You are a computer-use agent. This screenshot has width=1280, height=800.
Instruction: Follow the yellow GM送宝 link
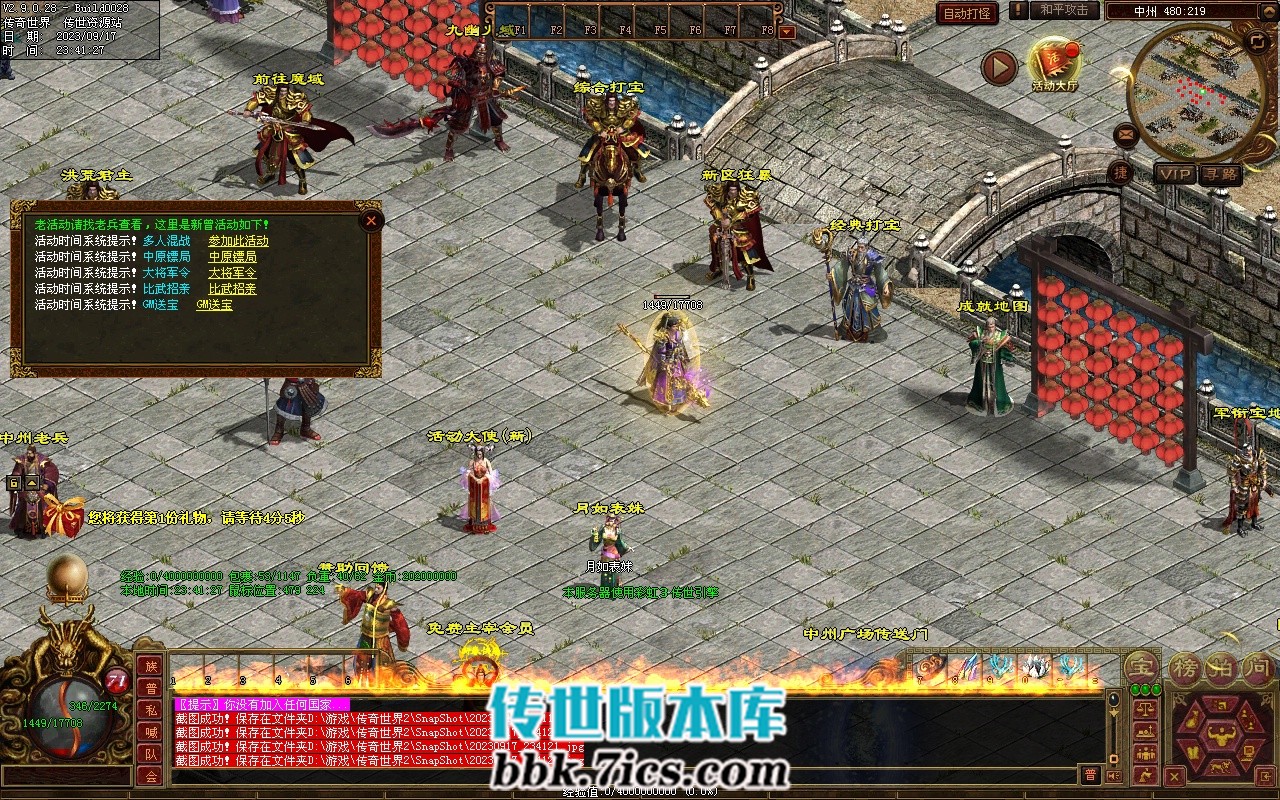214,305
